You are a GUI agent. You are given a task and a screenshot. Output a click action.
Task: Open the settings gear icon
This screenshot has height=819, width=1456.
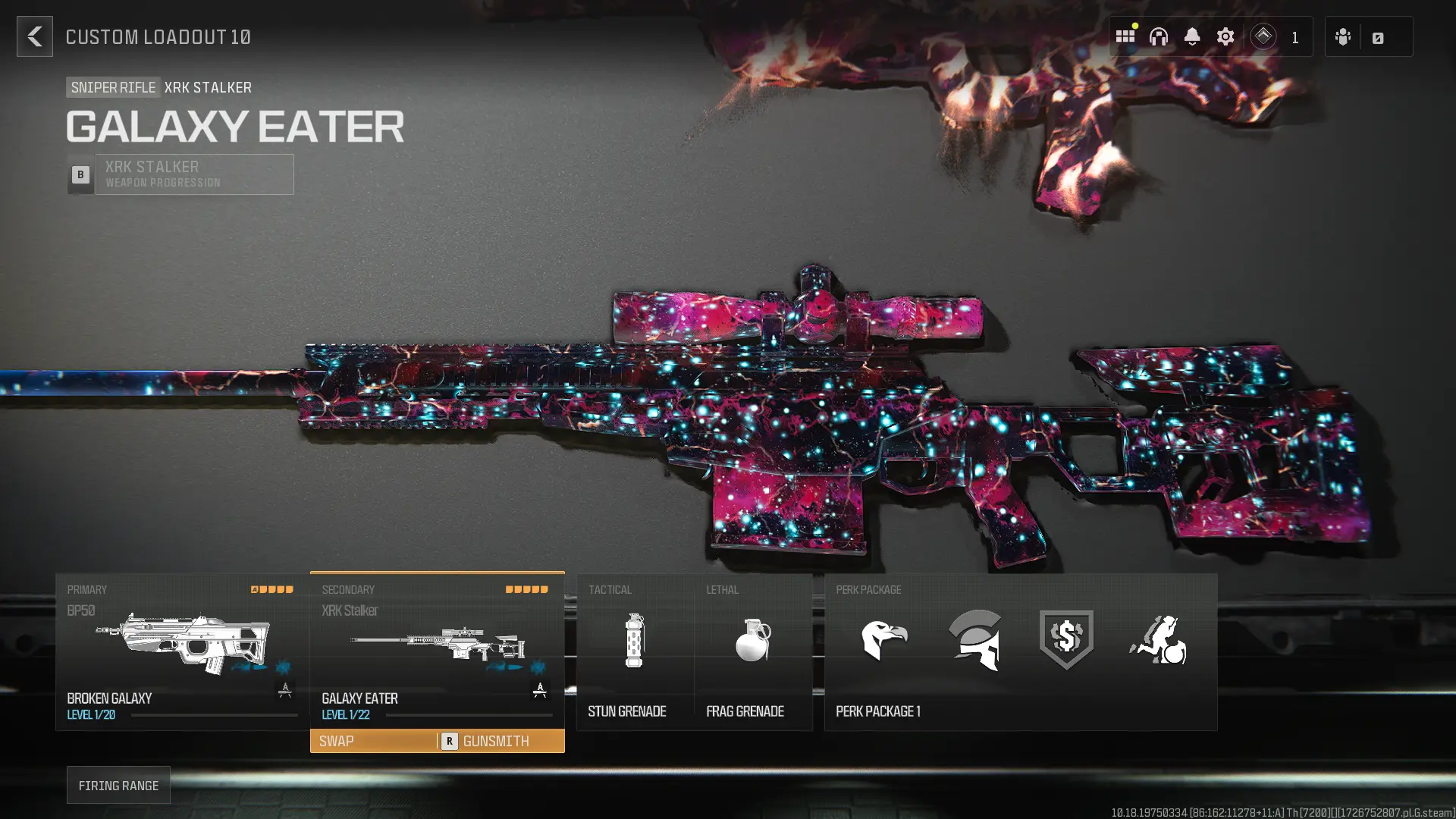click(x=1225, y=36)
